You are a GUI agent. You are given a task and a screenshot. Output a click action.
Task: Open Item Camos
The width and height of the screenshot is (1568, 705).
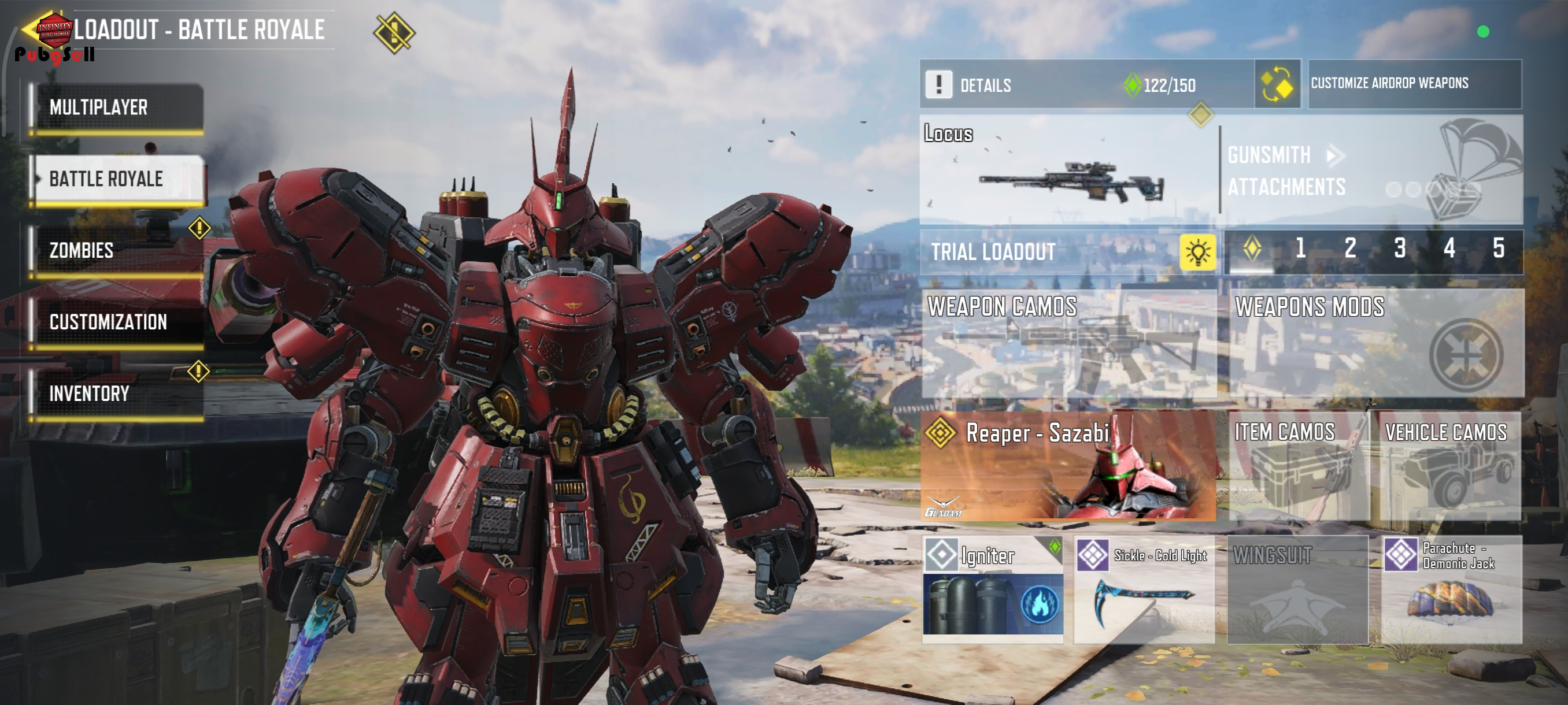tap(1298, 466)
